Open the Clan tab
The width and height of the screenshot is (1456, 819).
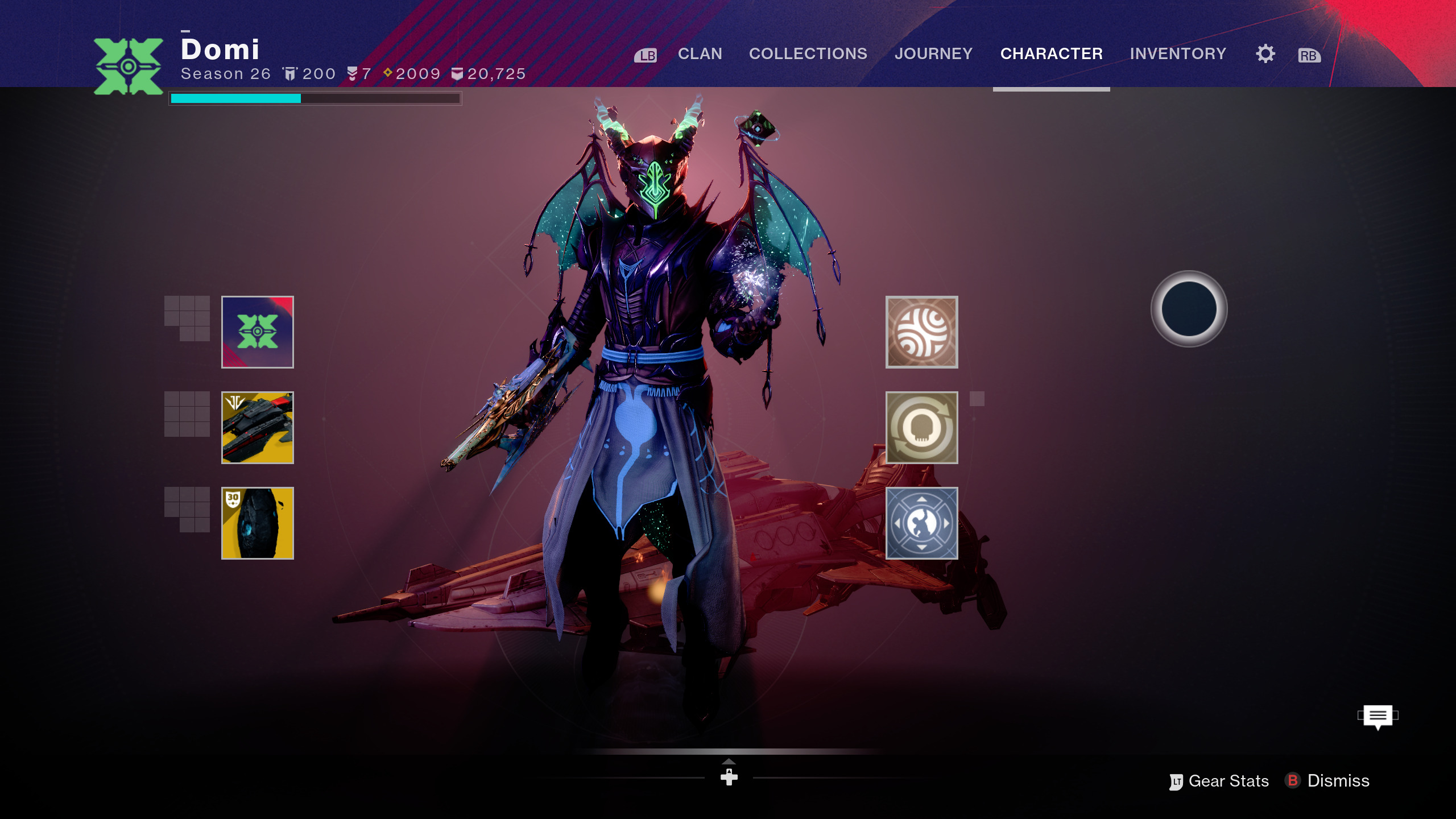(x=700, y=53)
